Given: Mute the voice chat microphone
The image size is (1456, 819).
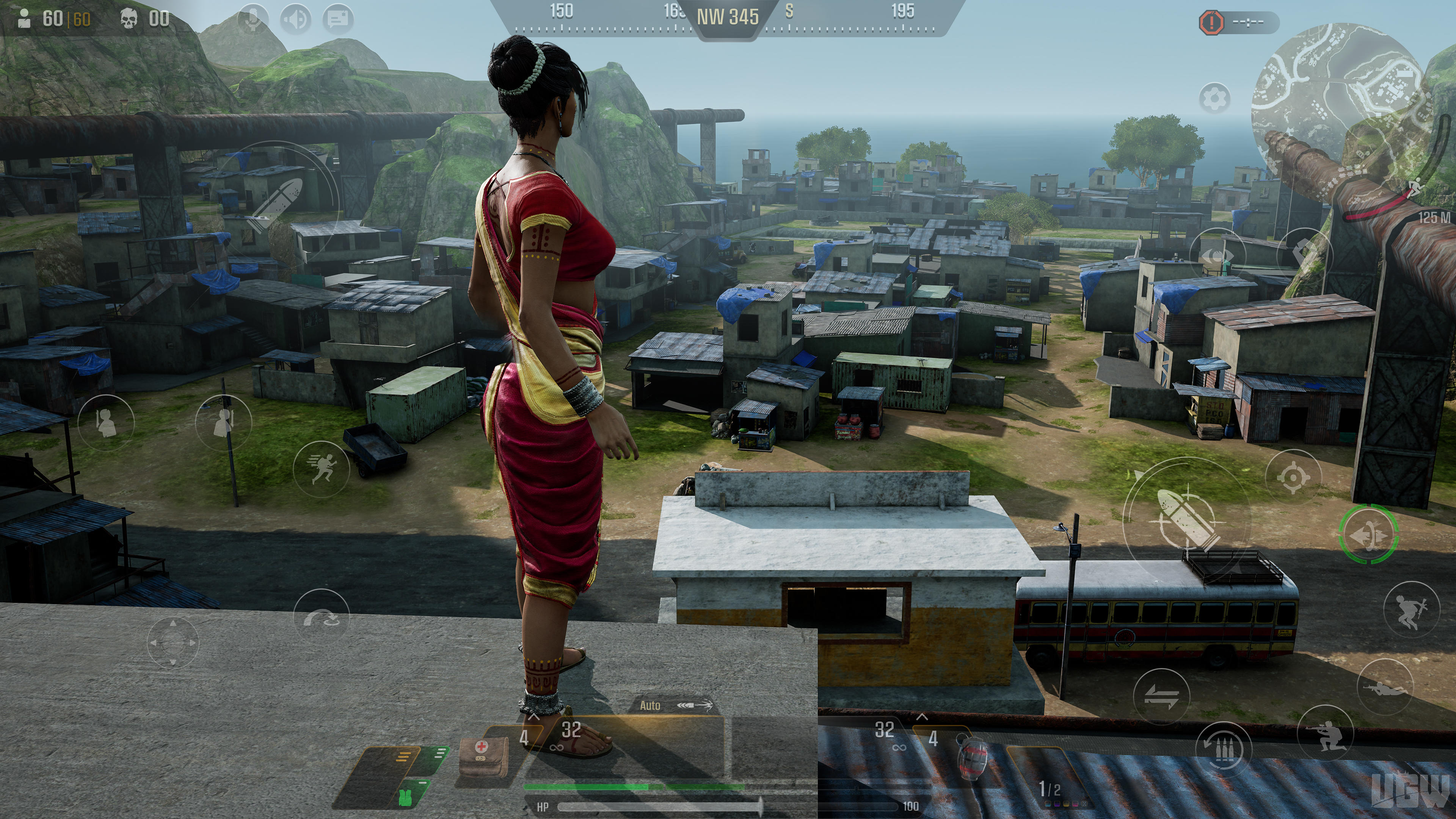Looking at the screenshot, I should [253, 19].
